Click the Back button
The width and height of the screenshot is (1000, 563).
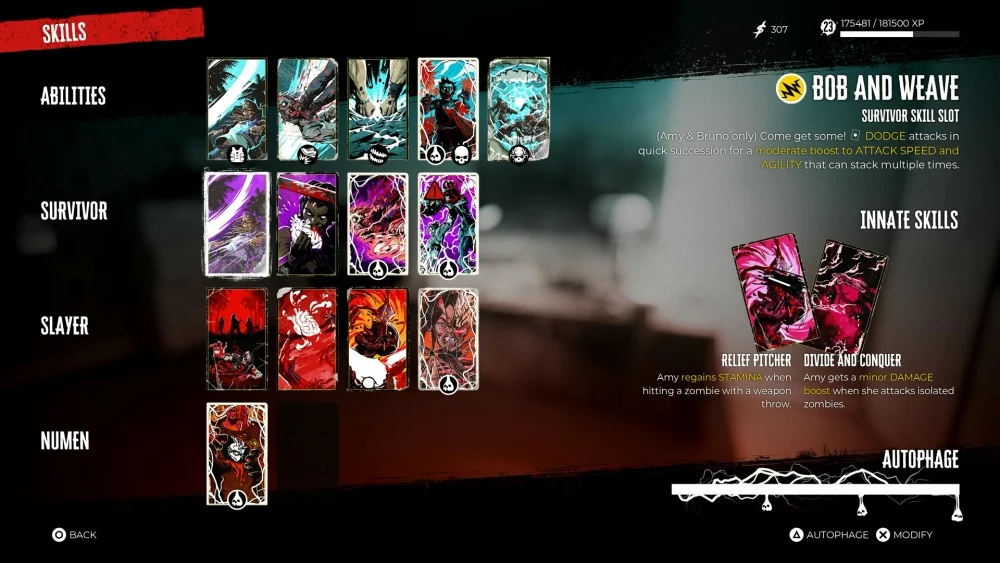[75, 535]
